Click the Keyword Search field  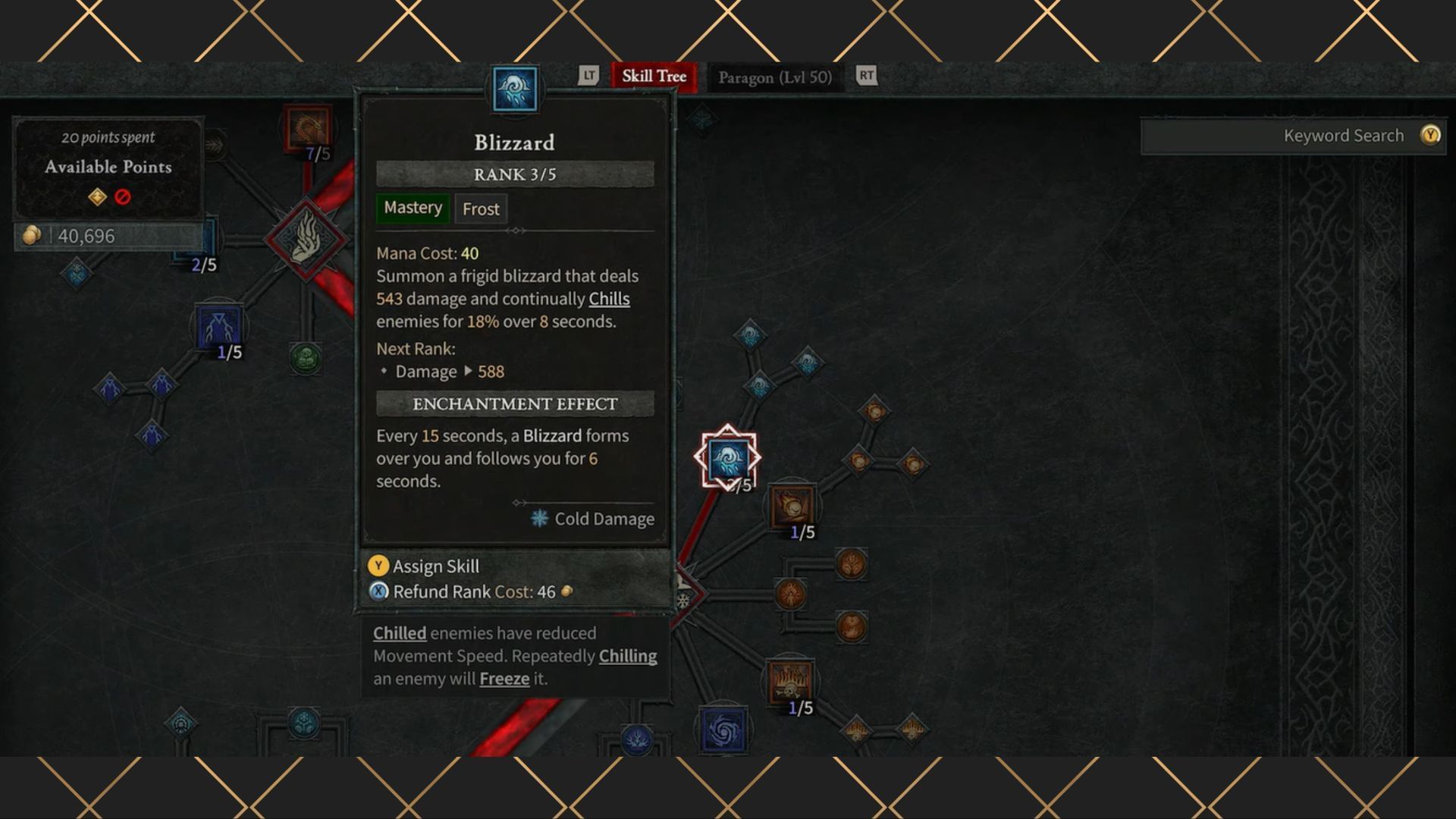coord(1289,136)
